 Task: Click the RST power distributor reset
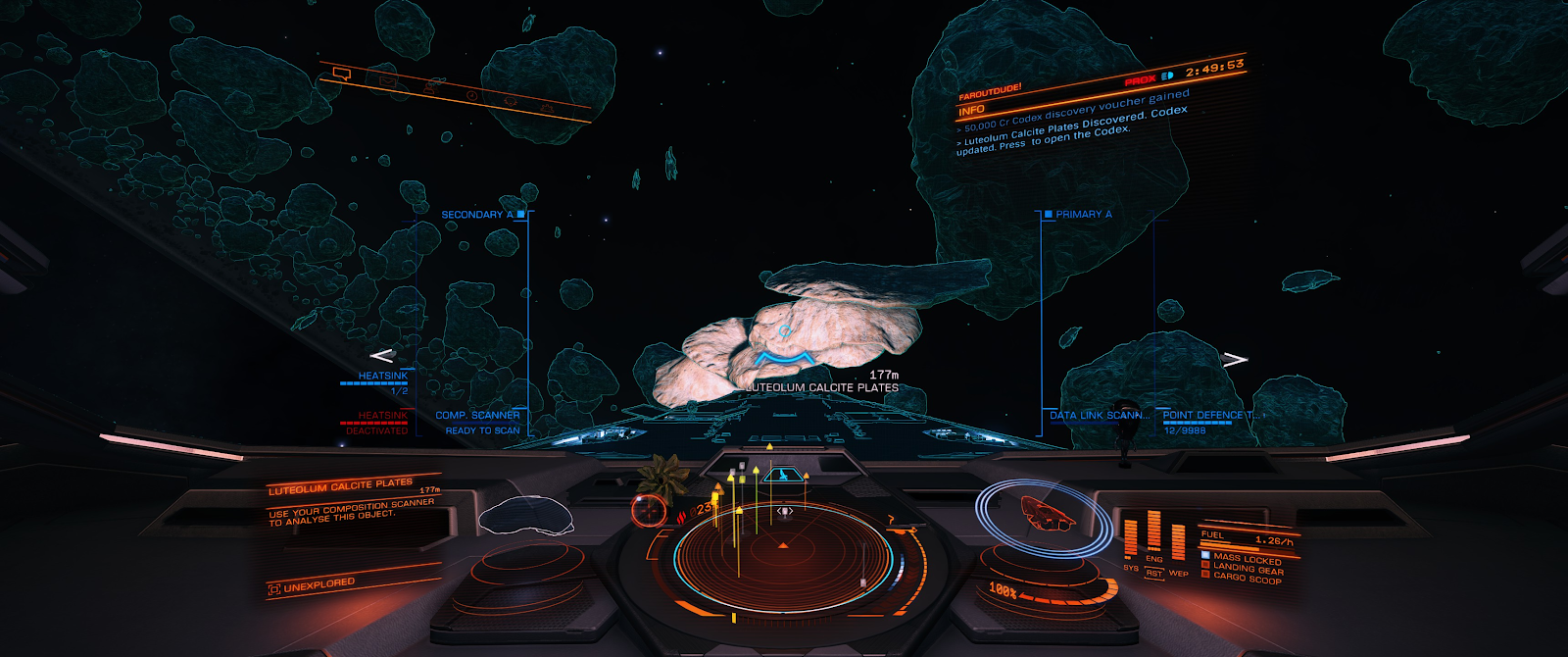tap(1154, 574)
